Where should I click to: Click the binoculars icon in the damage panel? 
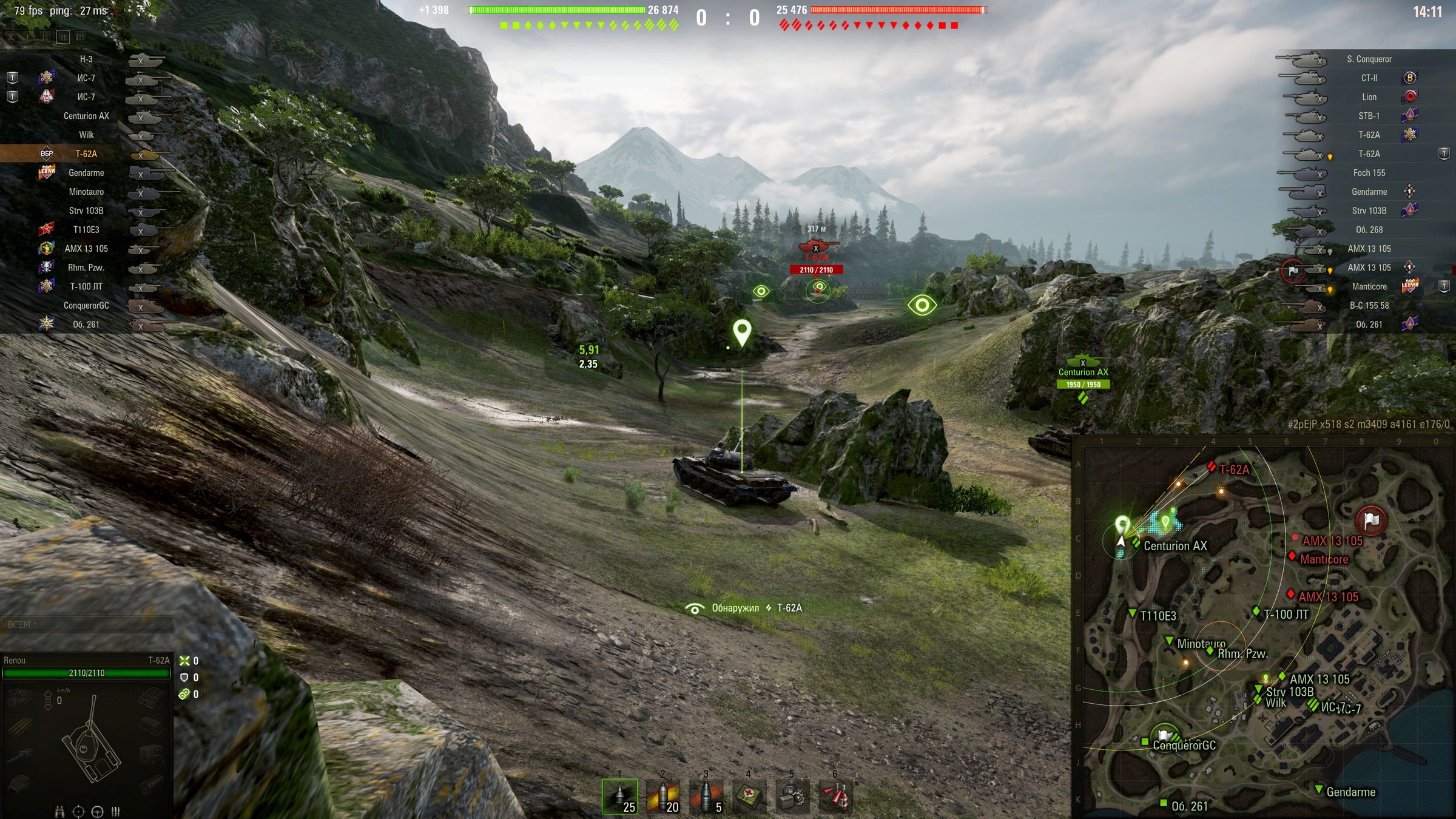[x=59, y=811]
